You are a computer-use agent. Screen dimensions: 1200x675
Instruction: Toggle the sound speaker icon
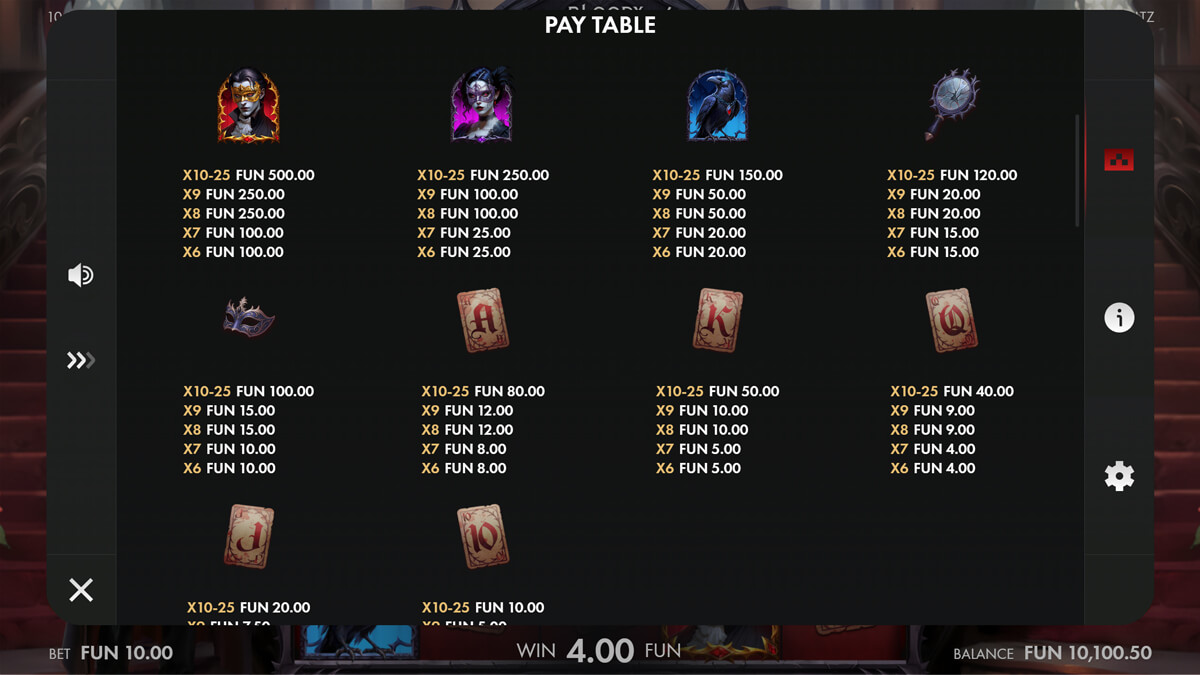81,275
